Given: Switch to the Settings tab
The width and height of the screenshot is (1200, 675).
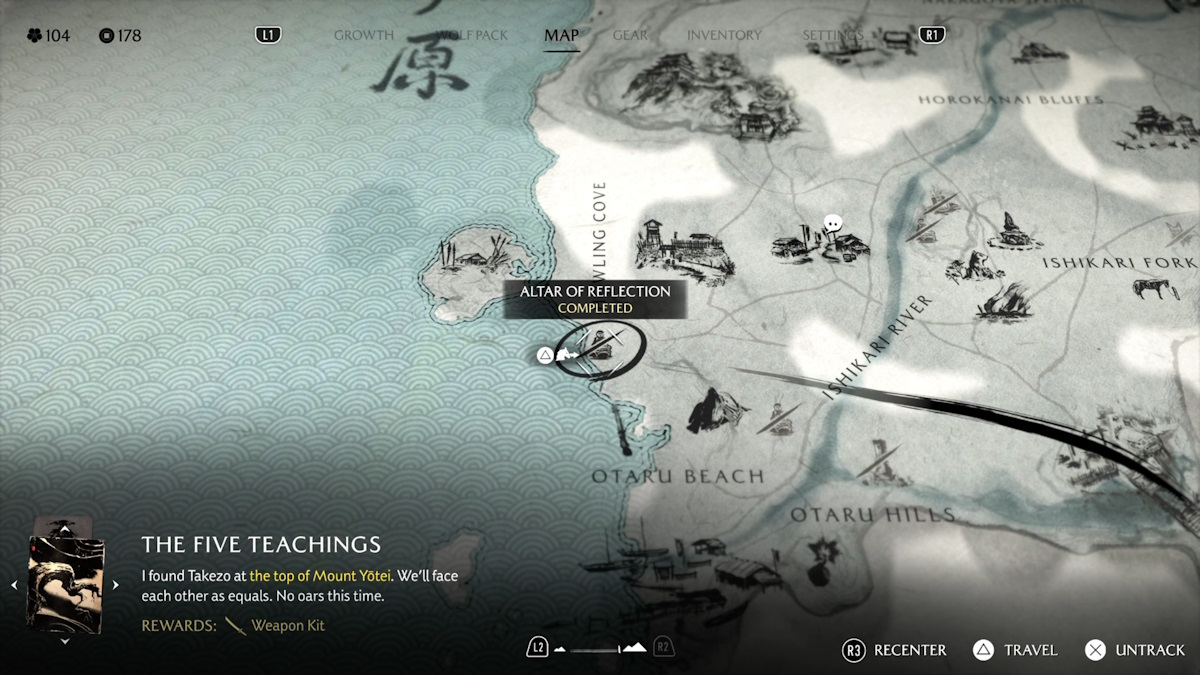Looking at the screenshot, I should (x=832, y=35).
